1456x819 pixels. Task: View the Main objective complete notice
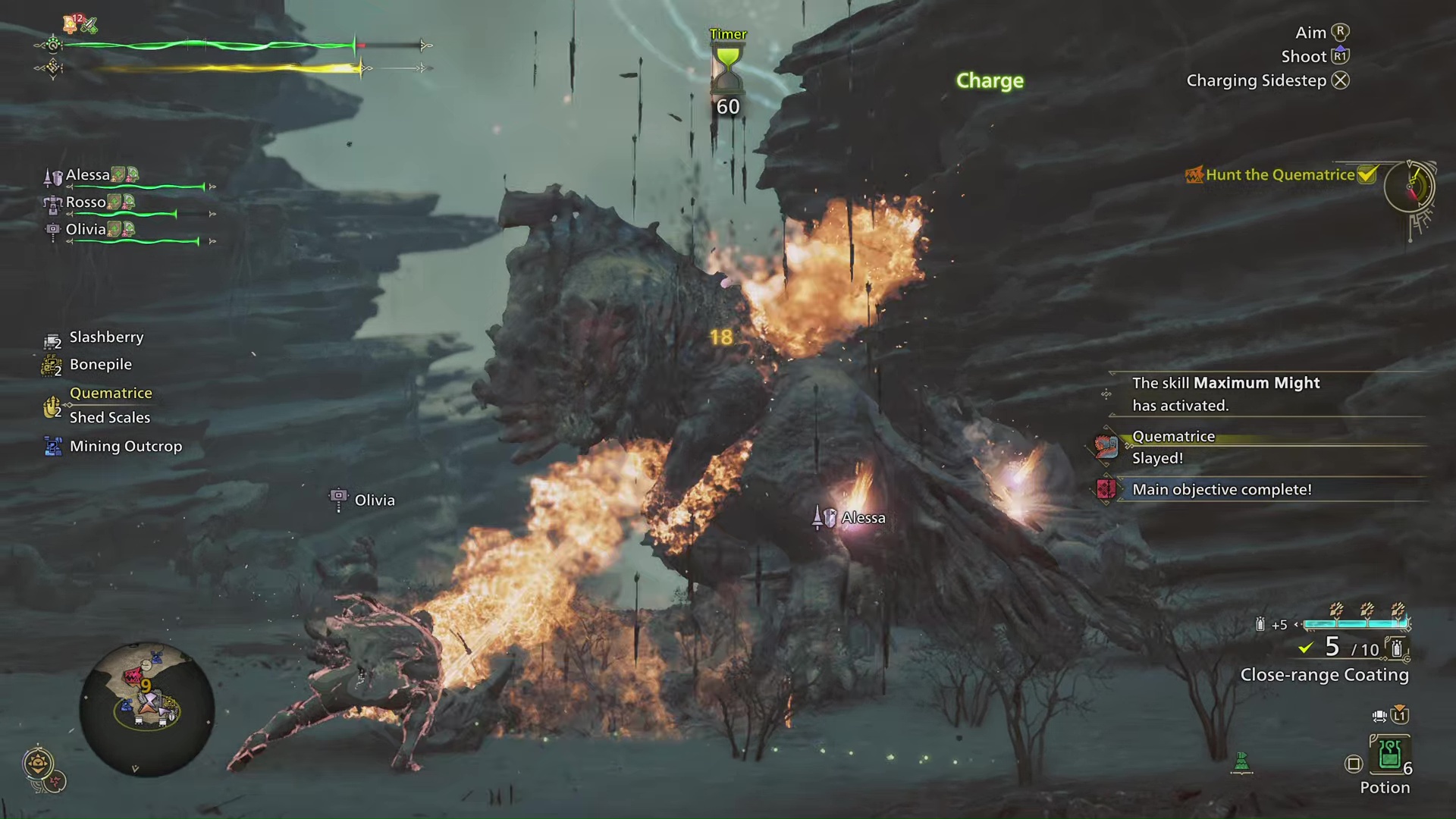(x=1221, y=490)
